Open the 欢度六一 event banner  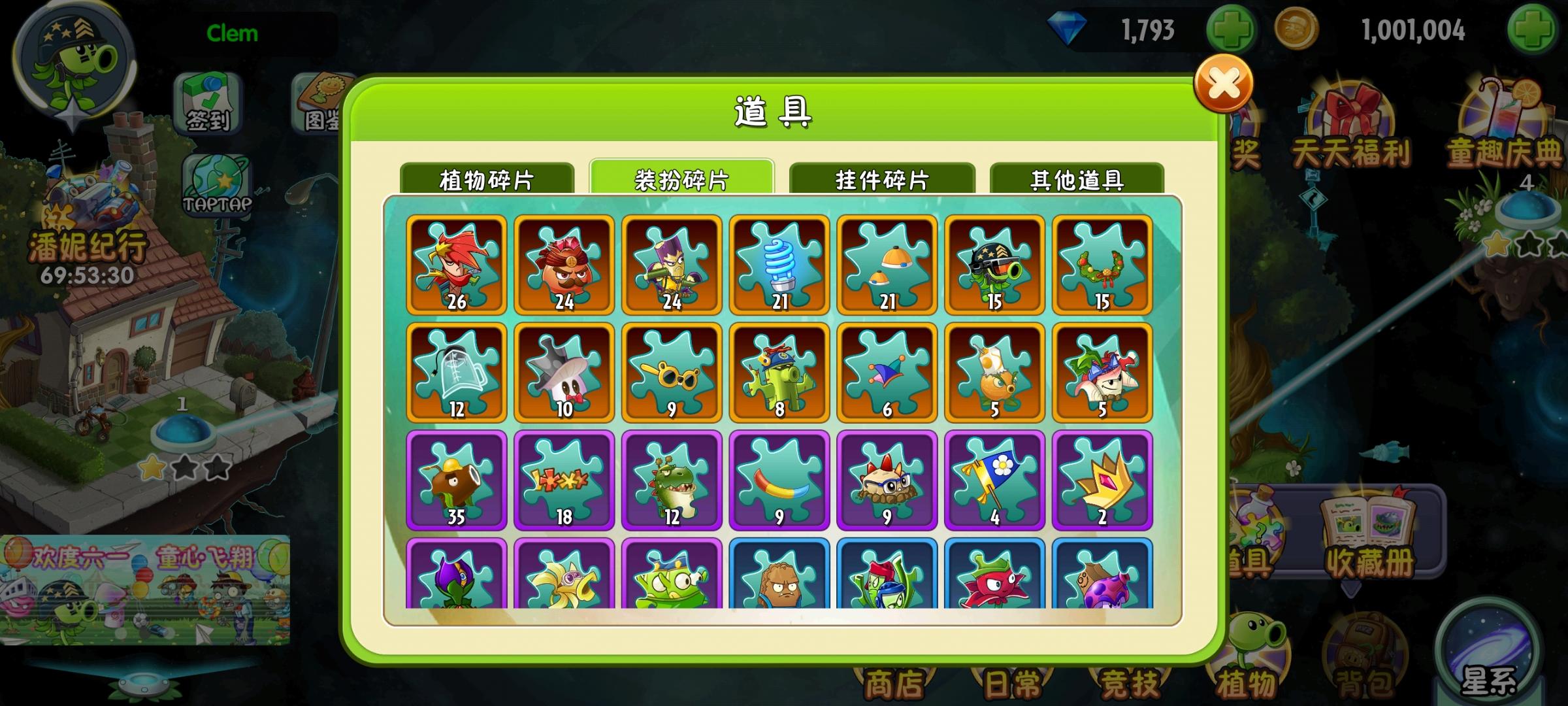click(144, 588)
